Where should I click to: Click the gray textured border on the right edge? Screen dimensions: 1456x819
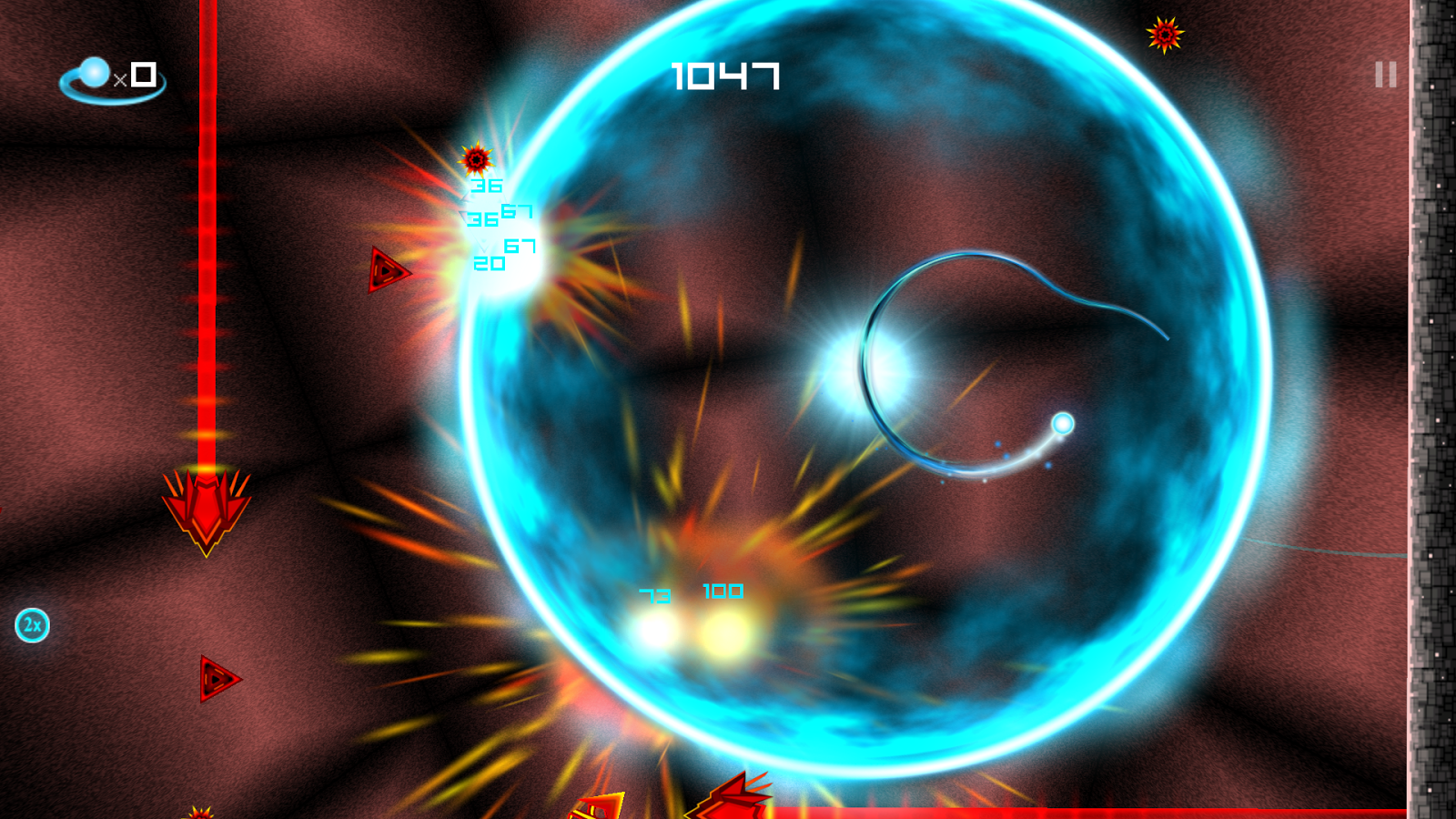1433,409
